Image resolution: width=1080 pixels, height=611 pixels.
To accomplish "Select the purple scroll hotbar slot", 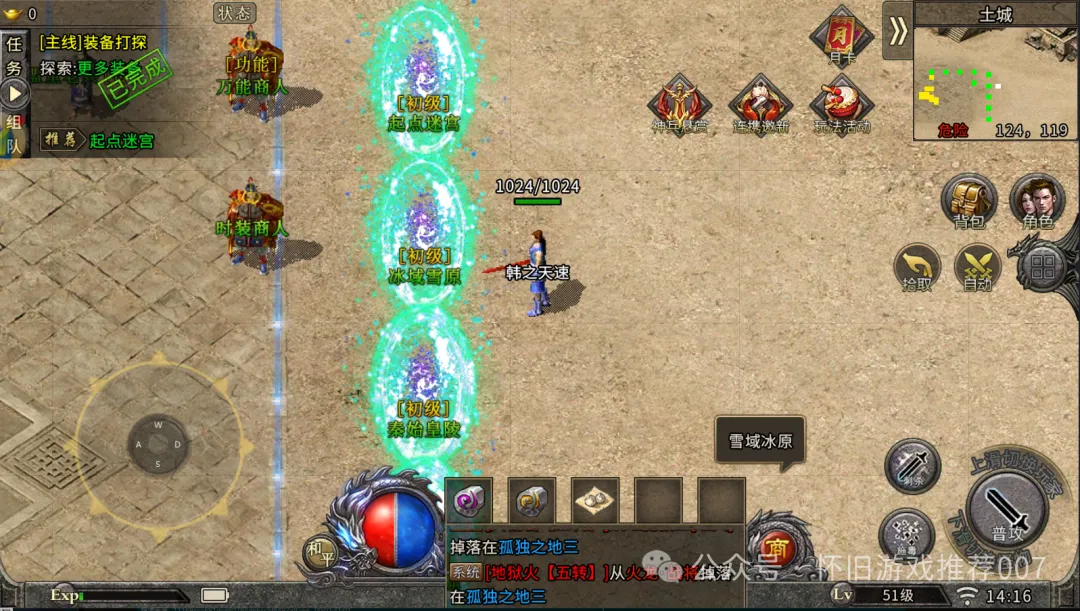I will click(468, 500).
